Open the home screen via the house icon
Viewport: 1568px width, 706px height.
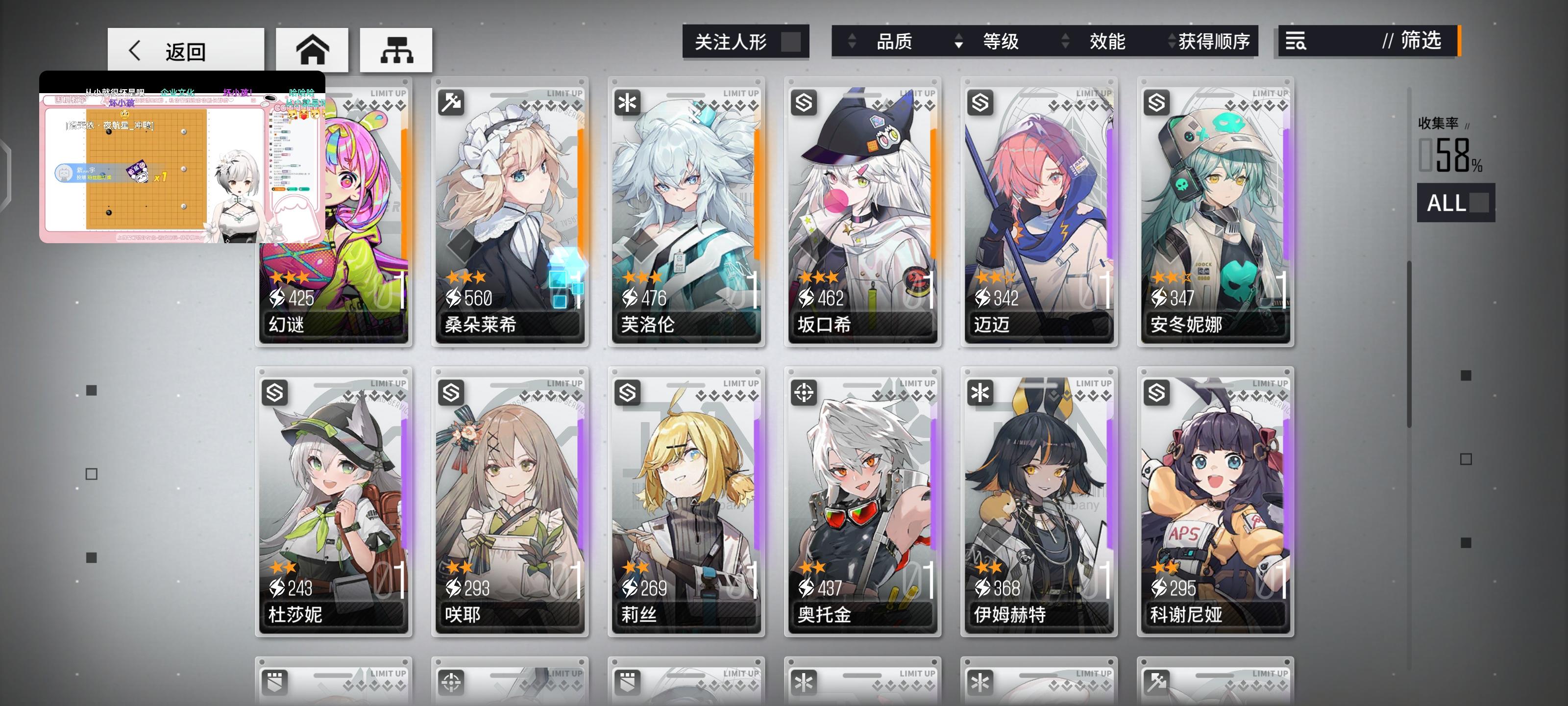pyautogui.click(x=312, y=50)
